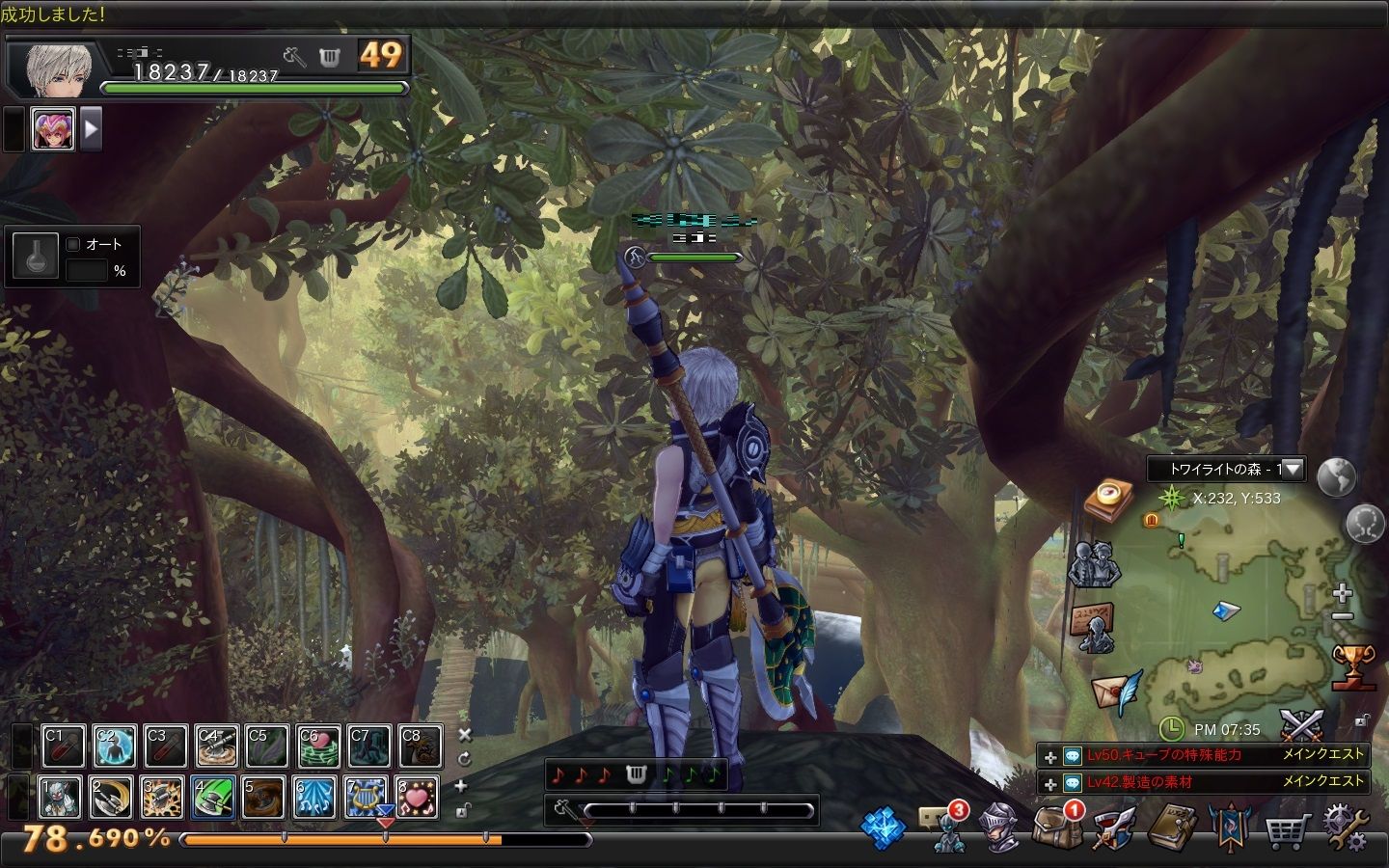
Task: Zoom out the minimap with minus button
Action: pos(1342,616)
